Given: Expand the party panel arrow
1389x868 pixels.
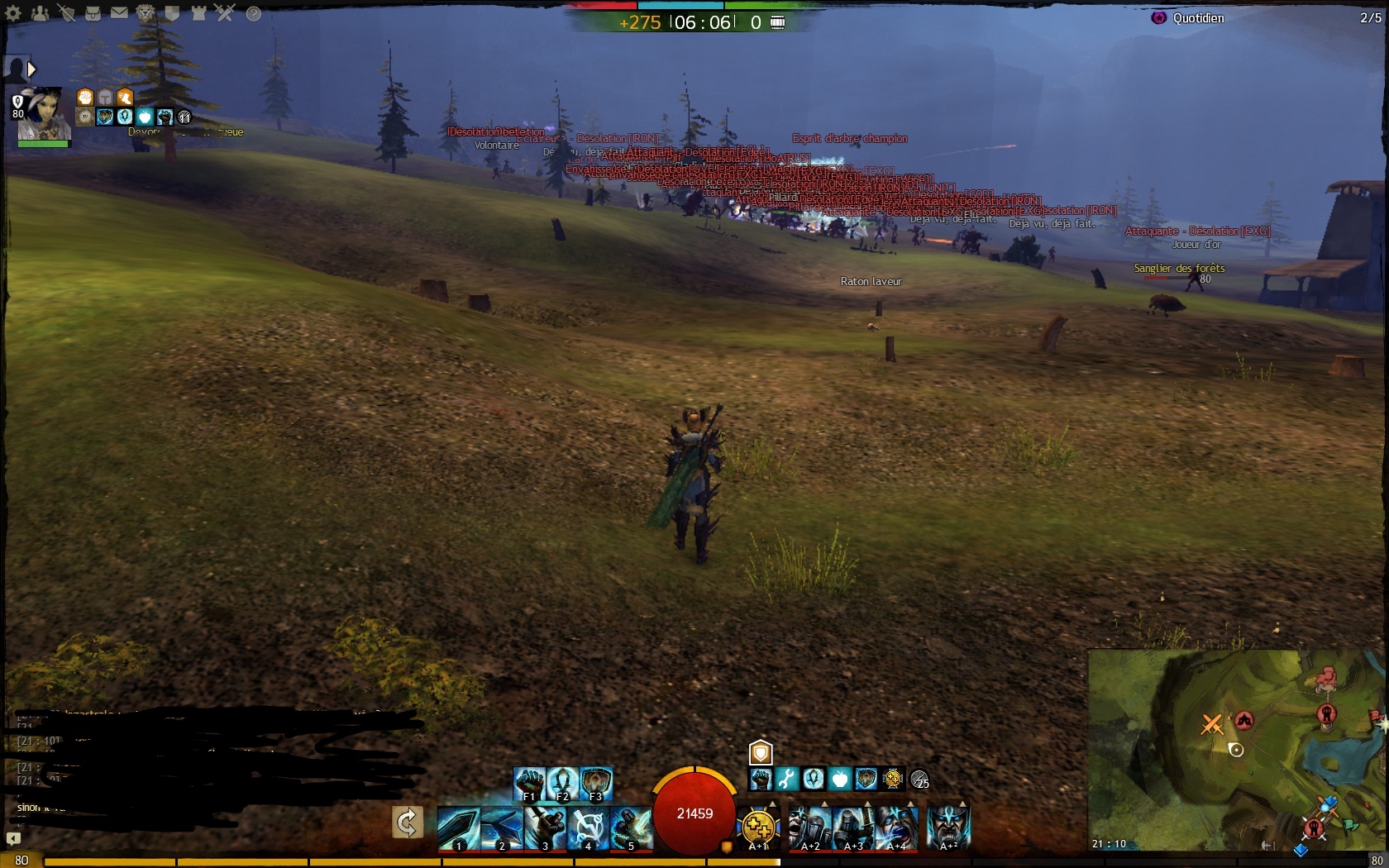Looking at the screenshot, I should [x=31, y=69].
